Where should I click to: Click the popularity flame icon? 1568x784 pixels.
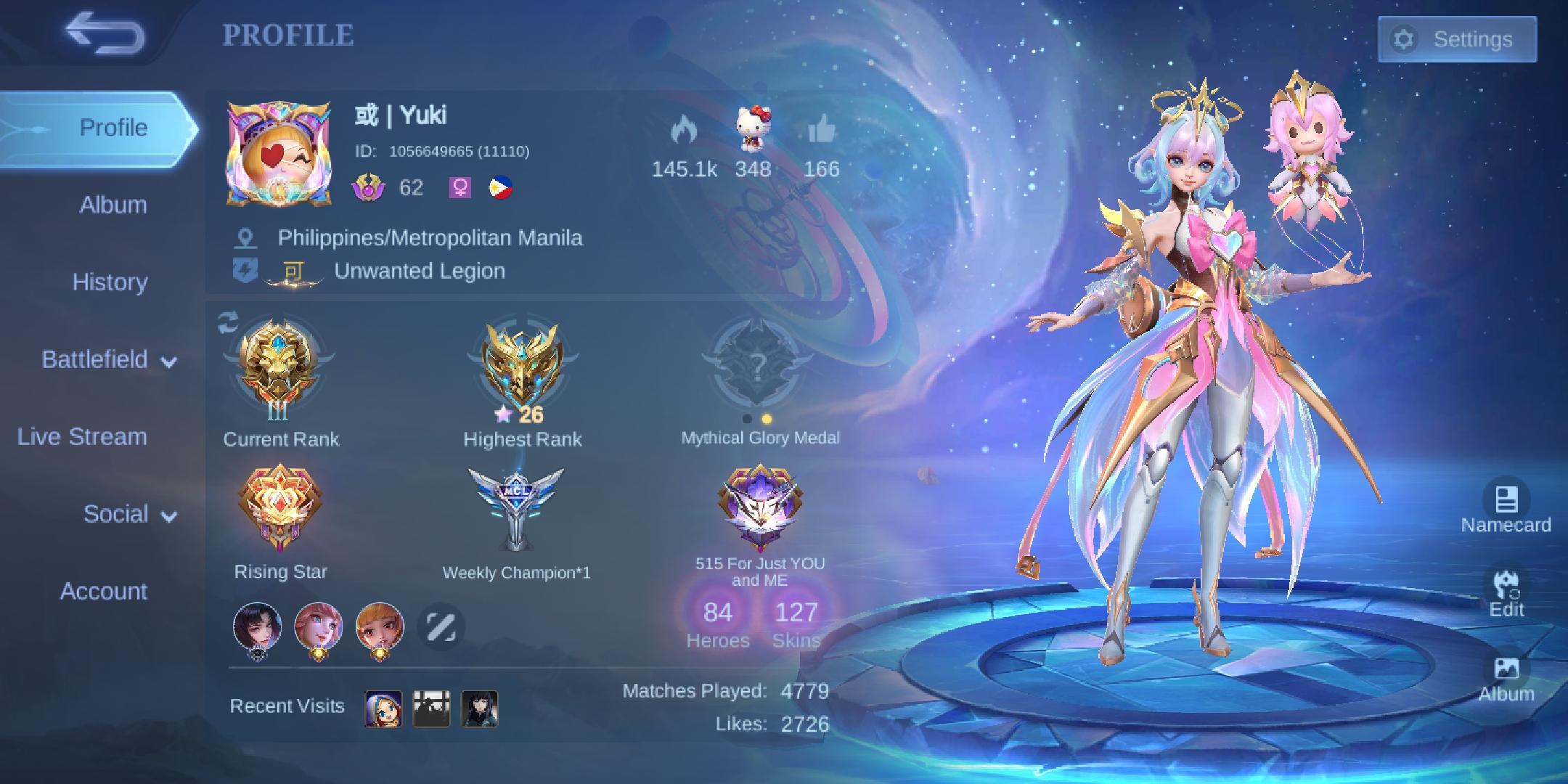pyautogui.click(x=685, y=131)
